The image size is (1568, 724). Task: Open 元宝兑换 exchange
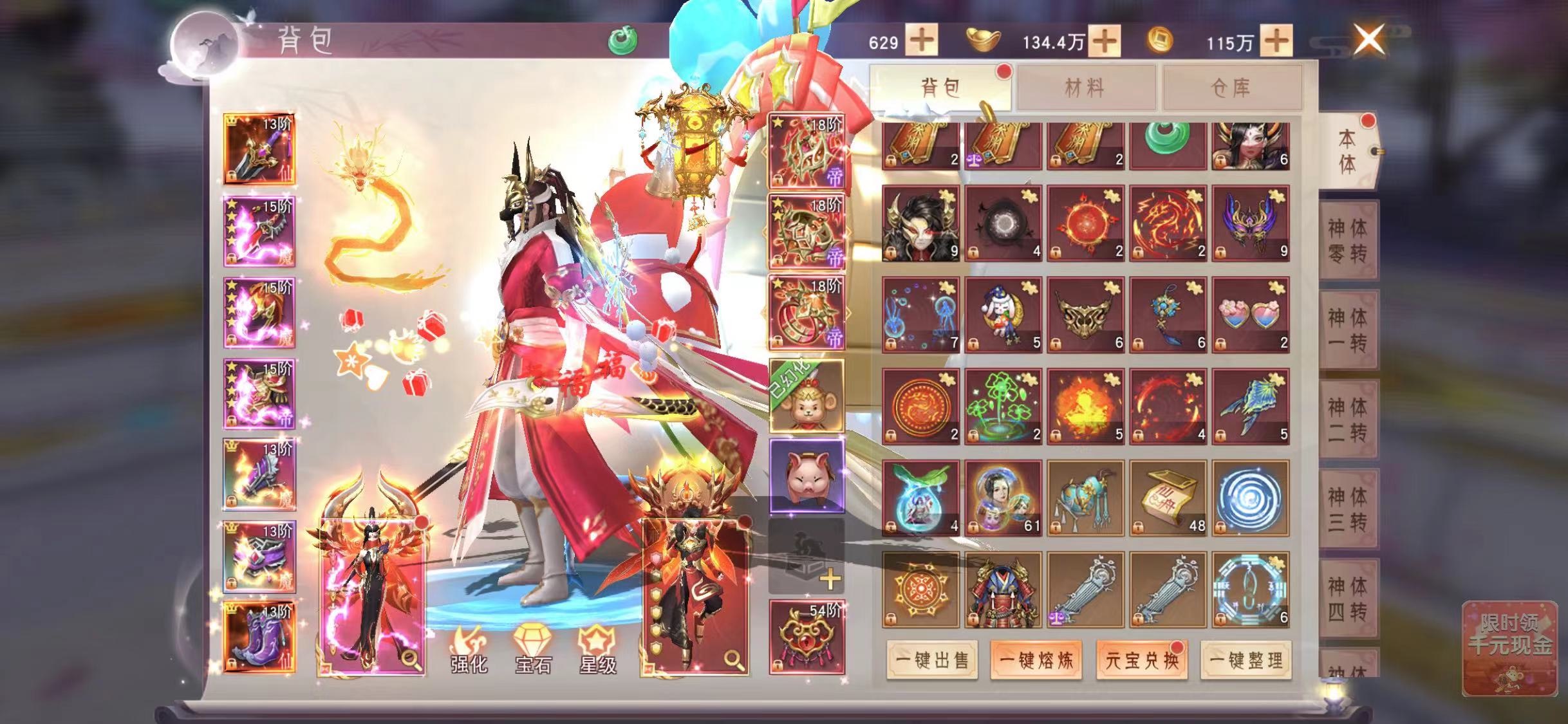[x=1141, y=660]
